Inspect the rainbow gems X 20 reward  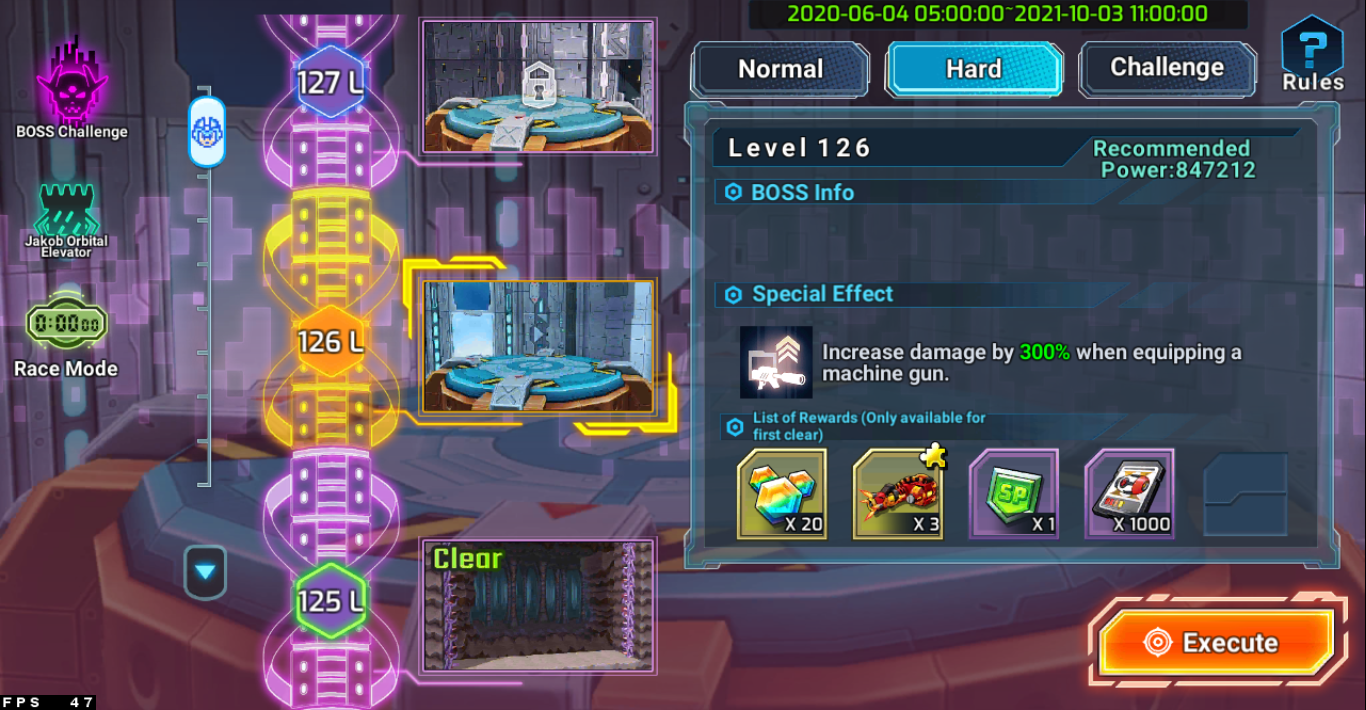pos(782,494)
